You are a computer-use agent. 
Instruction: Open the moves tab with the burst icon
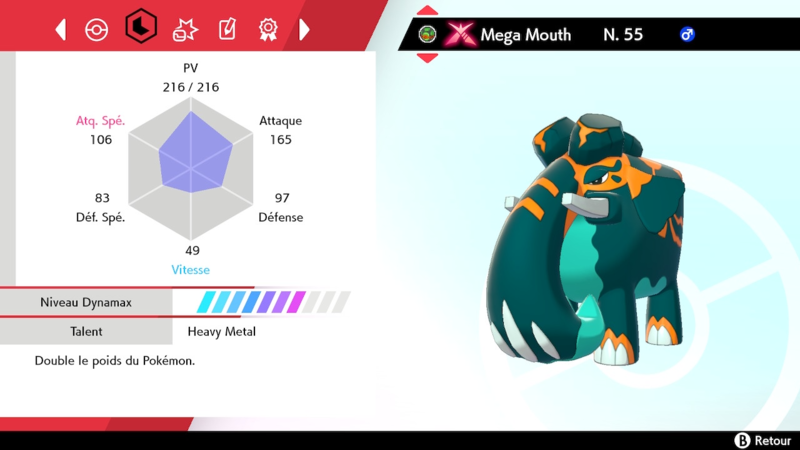tap(185, 29)
